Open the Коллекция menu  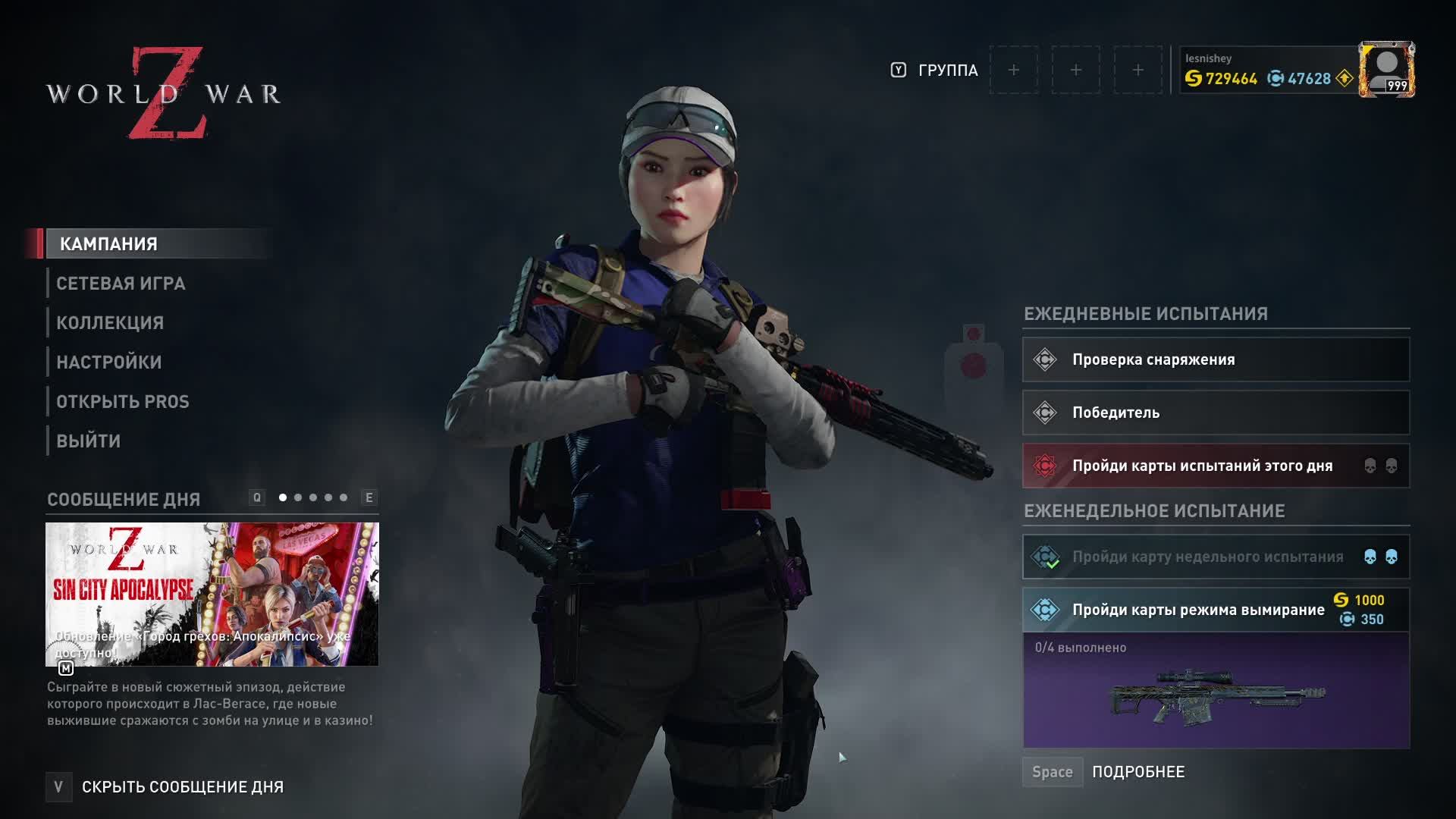110,323
